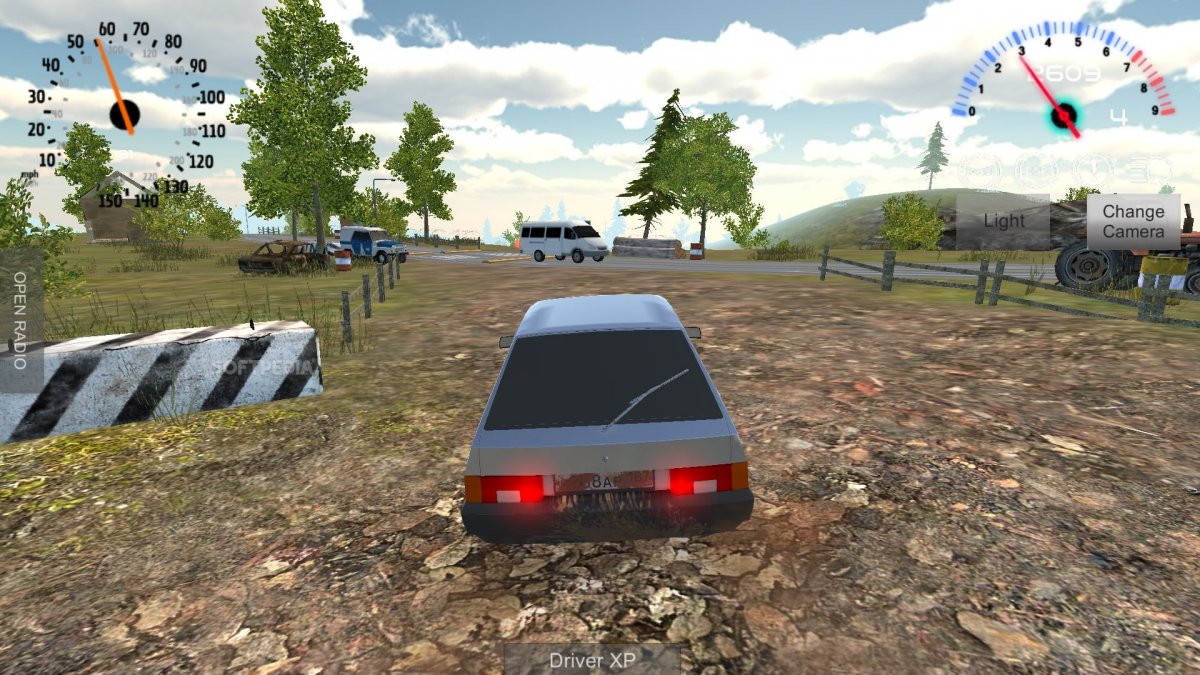Image resolution: width=1200 pixels, height=675 pixels.
Task: Show the Driver XP panel
Action: point(591,660)
